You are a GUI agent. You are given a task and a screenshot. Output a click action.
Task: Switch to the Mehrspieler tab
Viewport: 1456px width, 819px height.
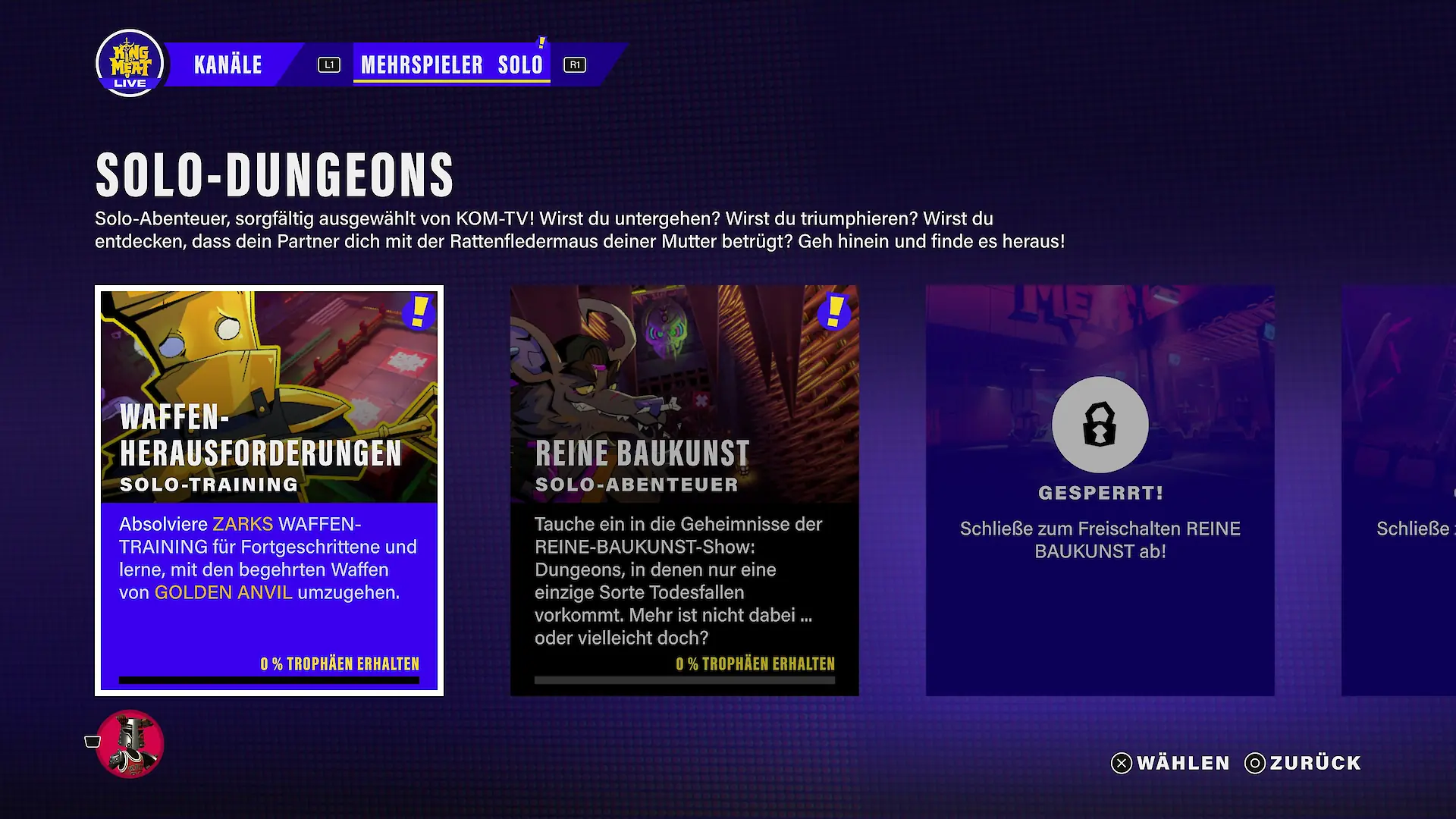pos(422,65)
